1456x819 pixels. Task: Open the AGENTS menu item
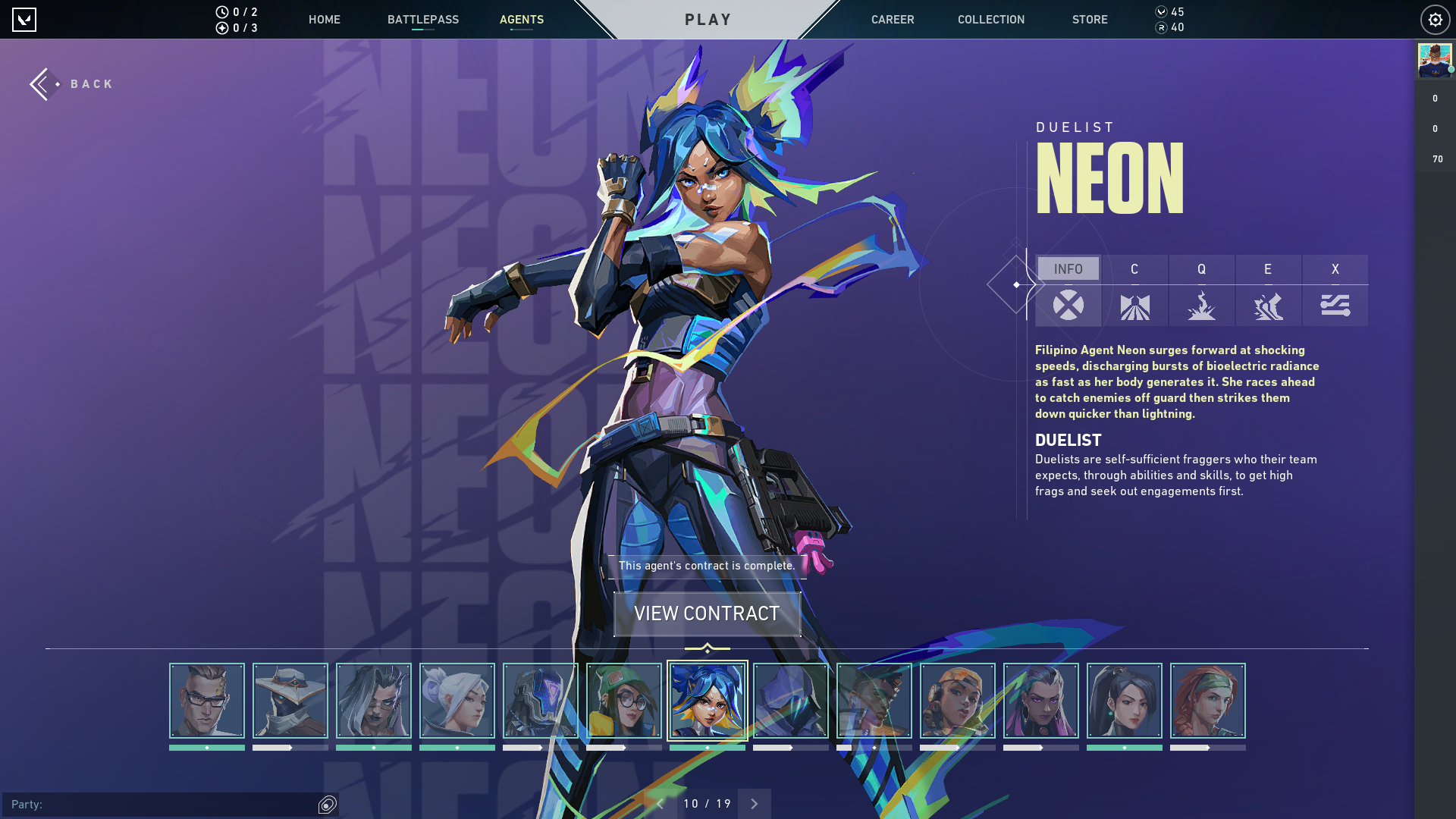click(522, 20)
